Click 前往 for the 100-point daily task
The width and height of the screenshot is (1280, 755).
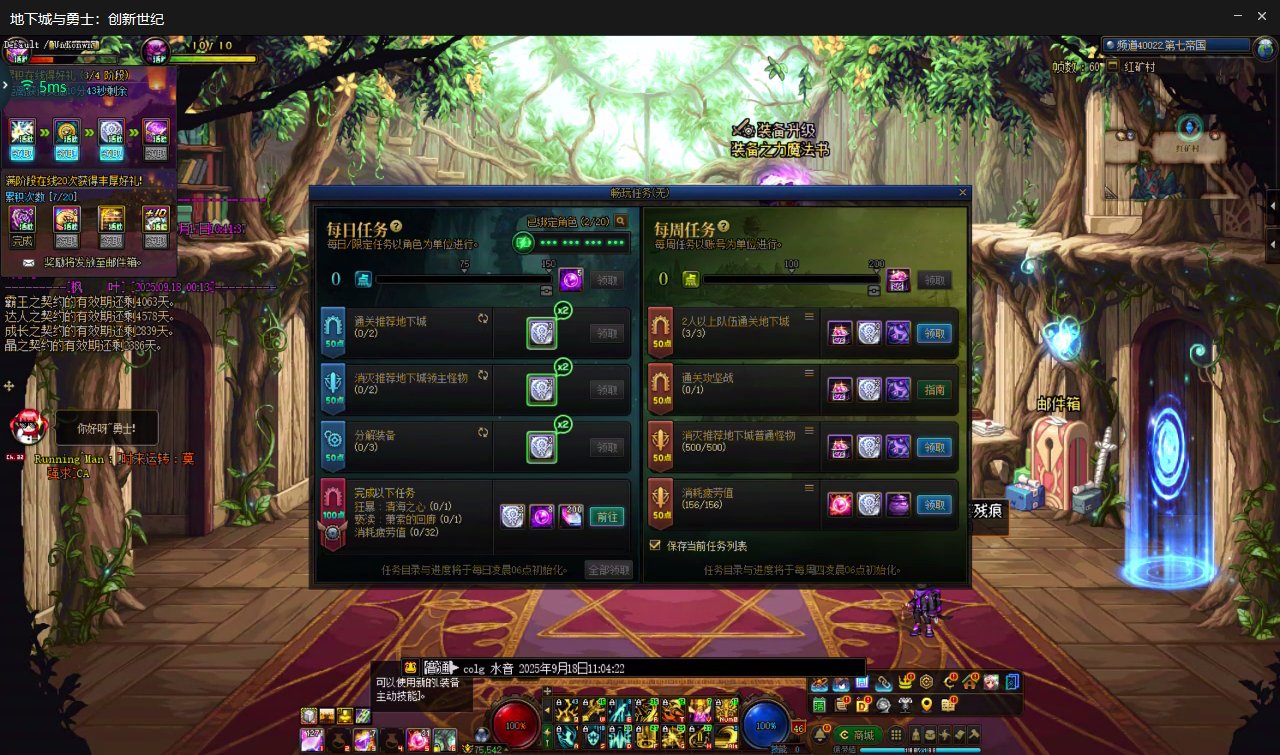(608, 516)
